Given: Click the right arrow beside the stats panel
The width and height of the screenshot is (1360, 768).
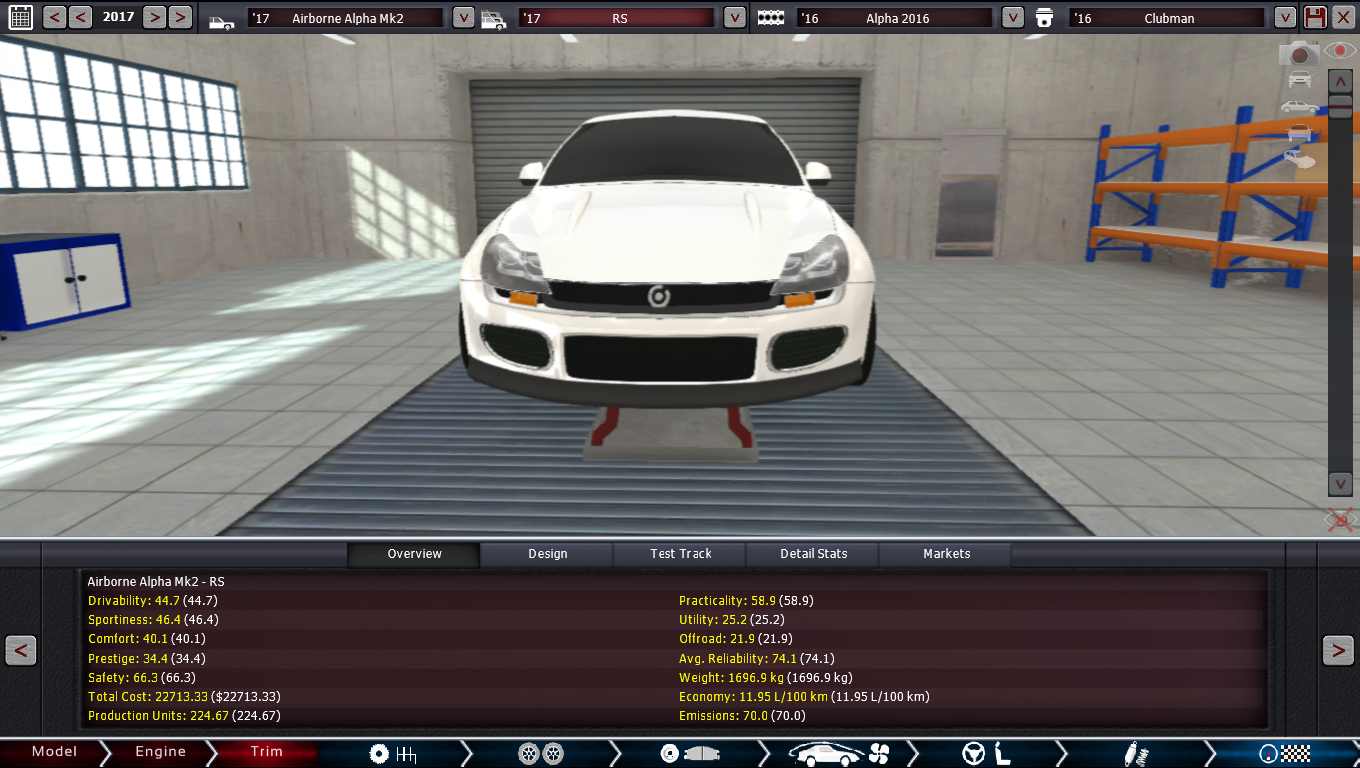Looking at the screenshot, I should coord(1338,651).
